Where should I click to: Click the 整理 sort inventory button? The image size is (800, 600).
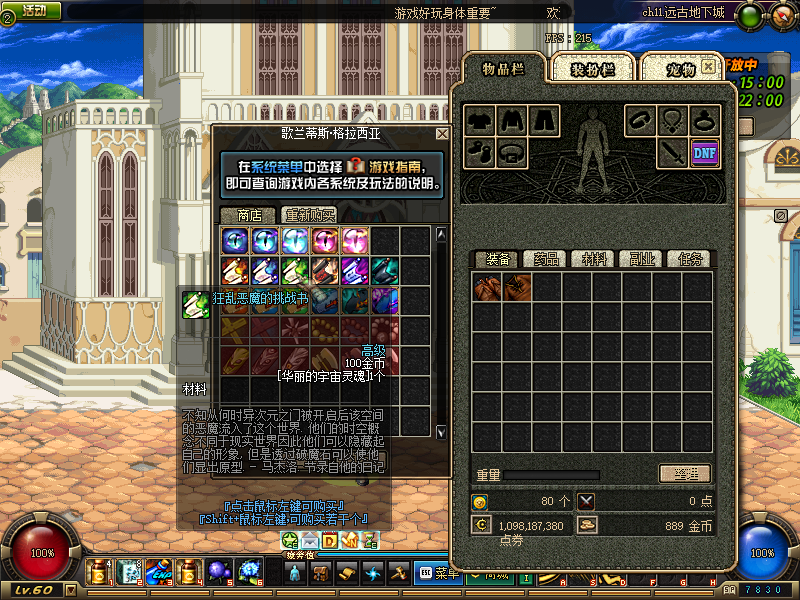tap(684, 473)
